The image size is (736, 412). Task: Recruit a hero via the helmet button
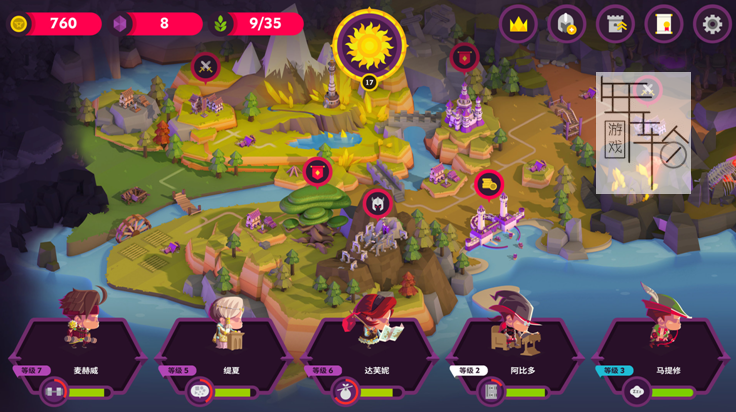567,24
